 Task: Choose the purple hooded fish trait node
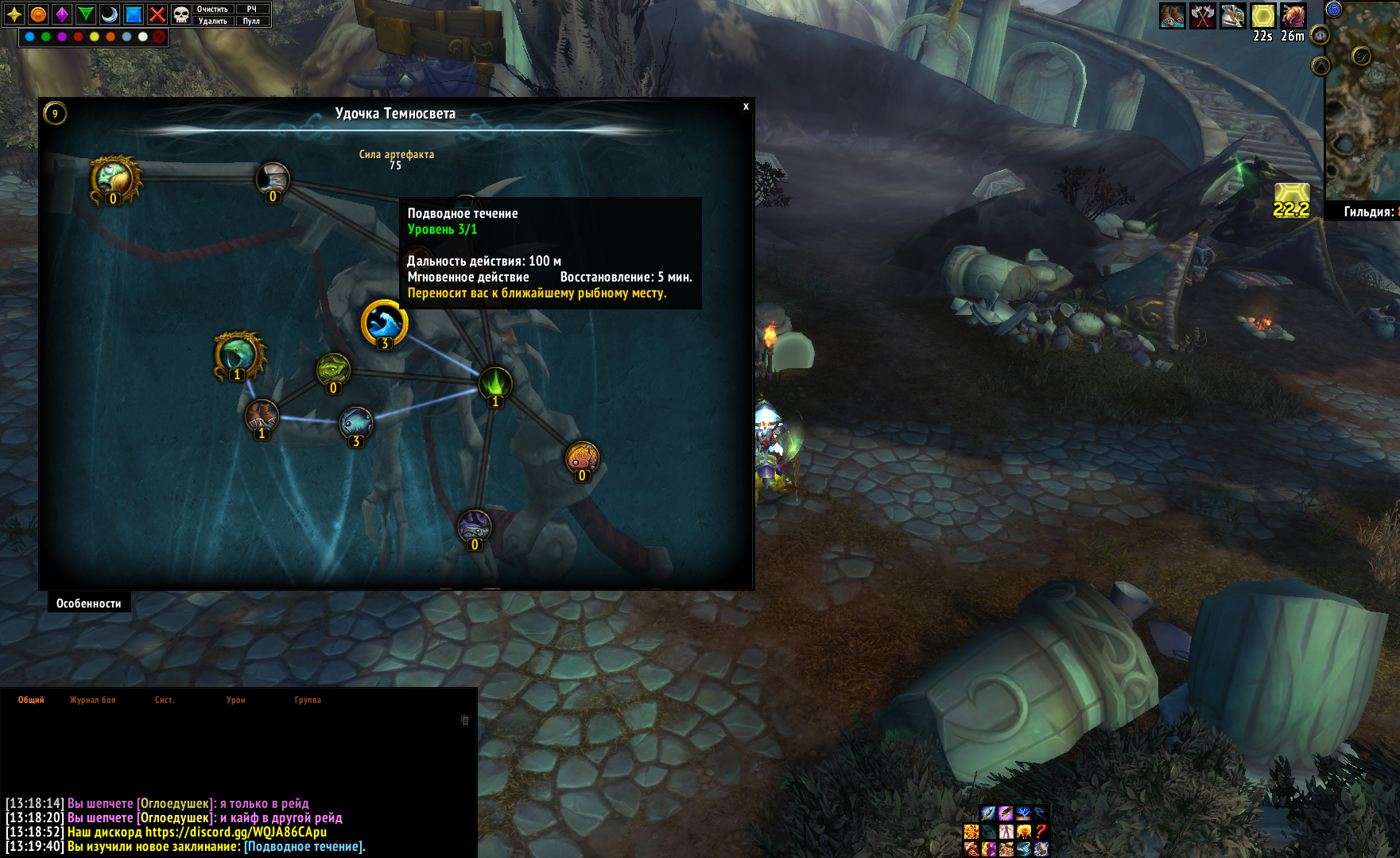tap(475, 526)
